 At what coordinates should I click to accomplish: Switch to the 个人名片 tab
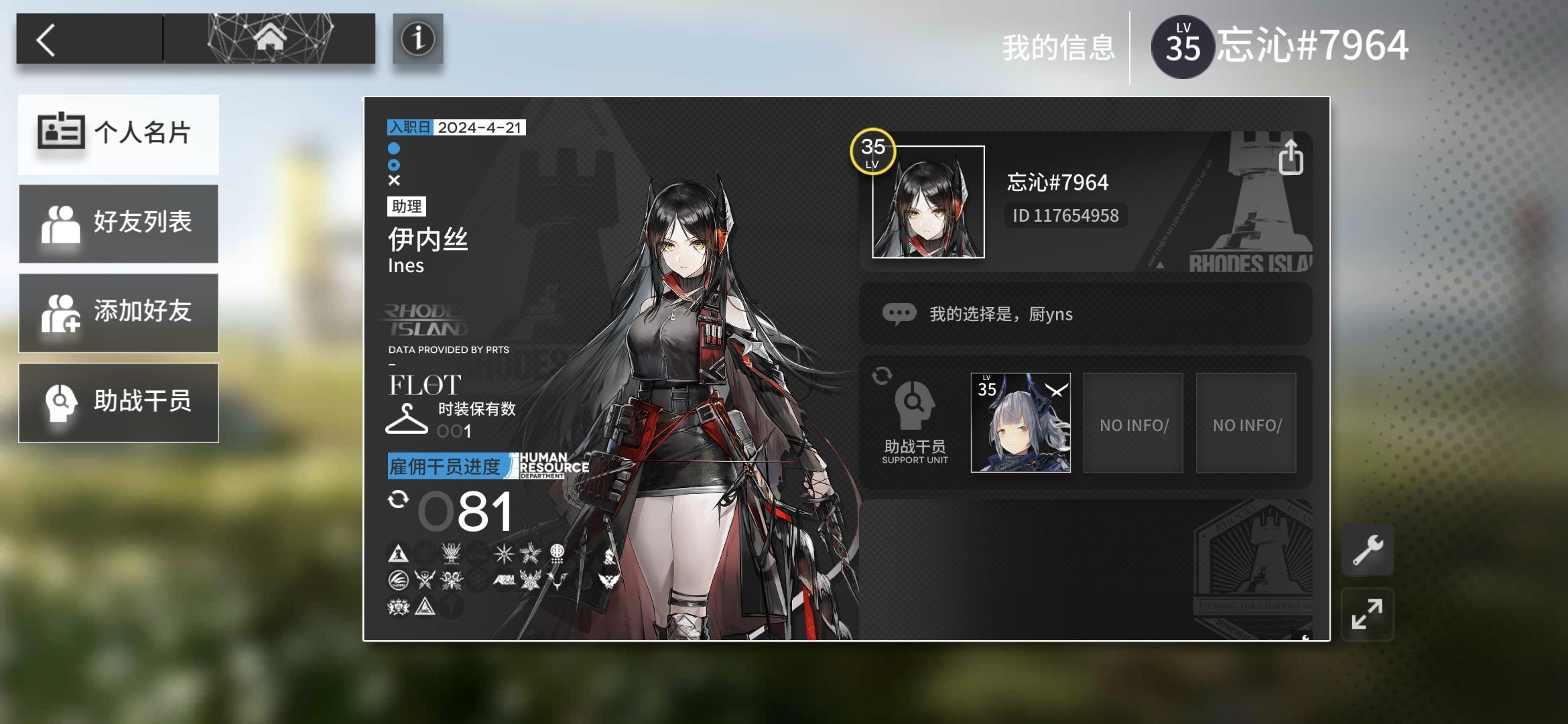click(x=119, y=133)
